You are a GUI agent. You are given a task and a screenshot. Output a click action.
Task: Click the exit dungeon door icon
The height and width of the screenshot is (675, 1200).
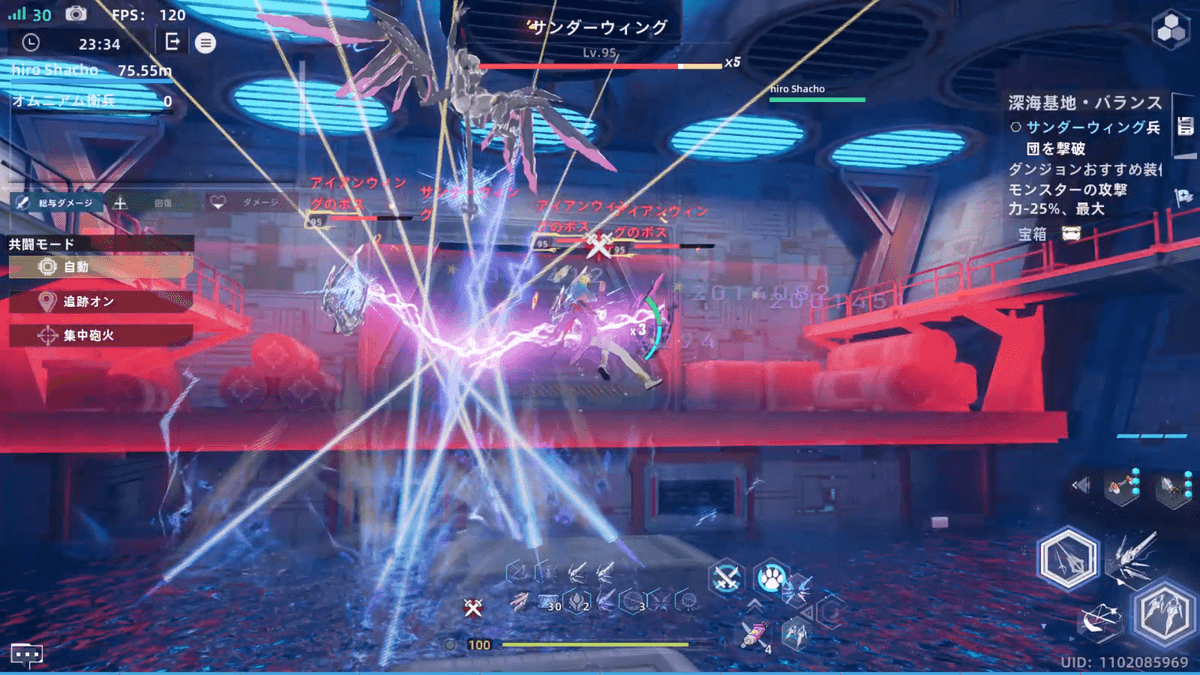click(x=173, y=42)
